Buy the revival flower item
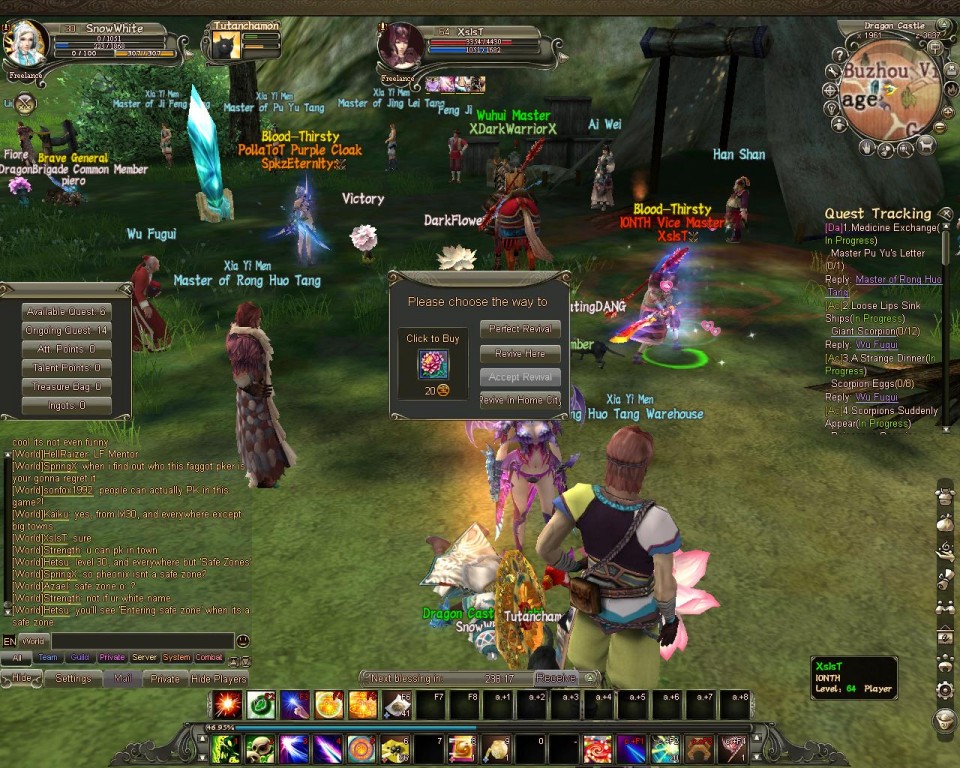Screen dimensions: 960x768 click(x=433, y=365)
